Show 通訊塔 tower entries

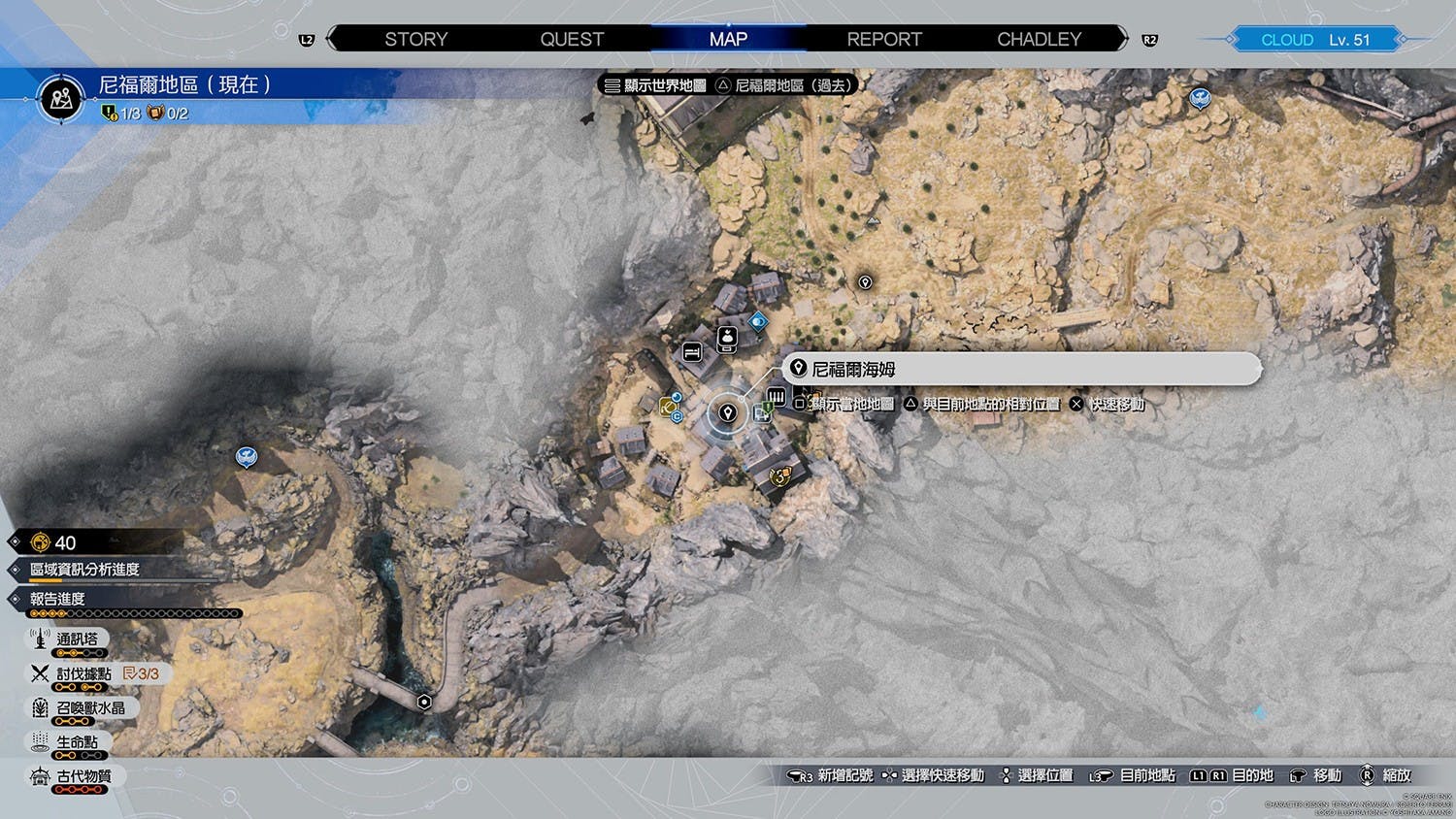[x=77, y=639]
